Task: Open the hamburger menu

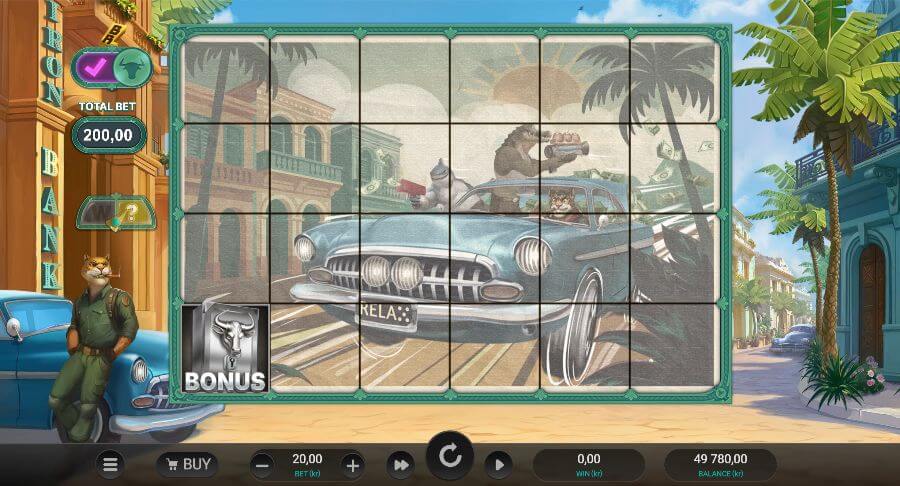Action: [111, 464]
